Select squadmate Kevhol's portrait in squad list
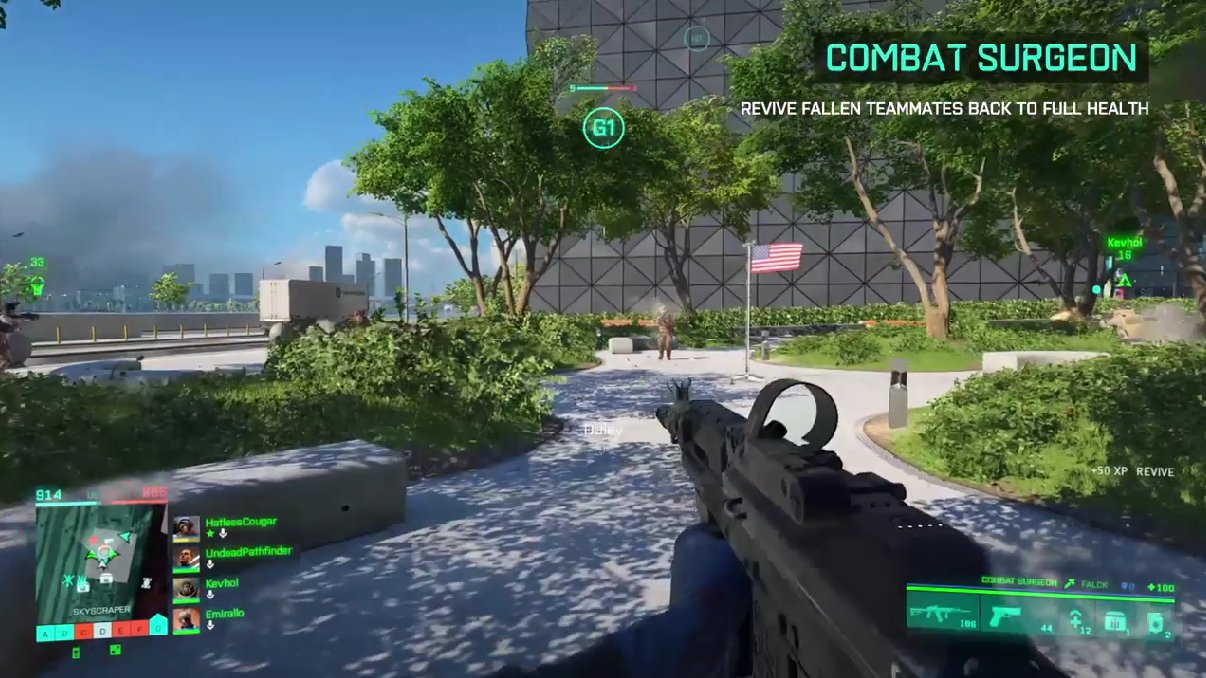 tap(186, 590)
